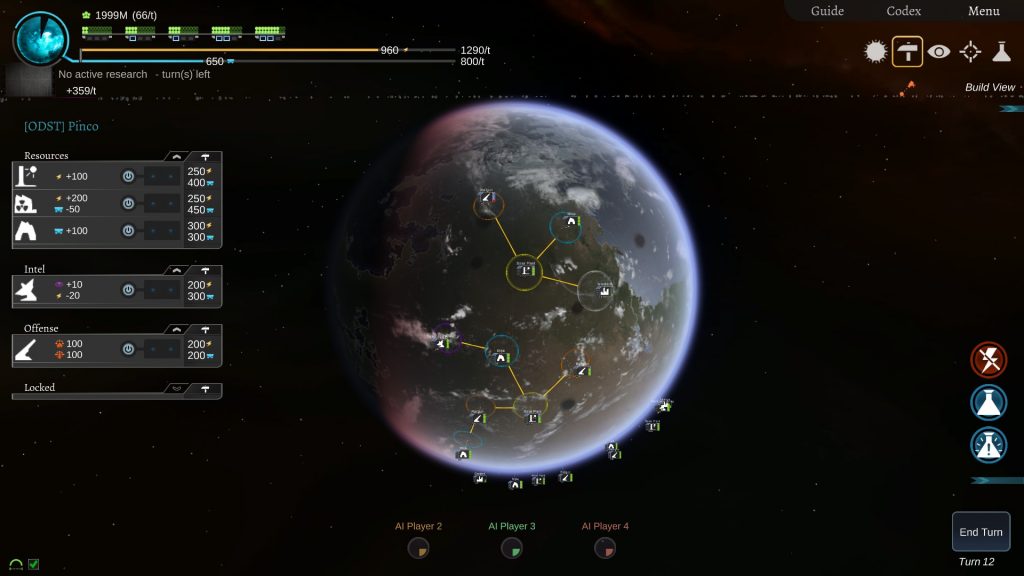Switch to the crosshair targeting view
The height and width of the screenshot is (576, 1024).
970,52
